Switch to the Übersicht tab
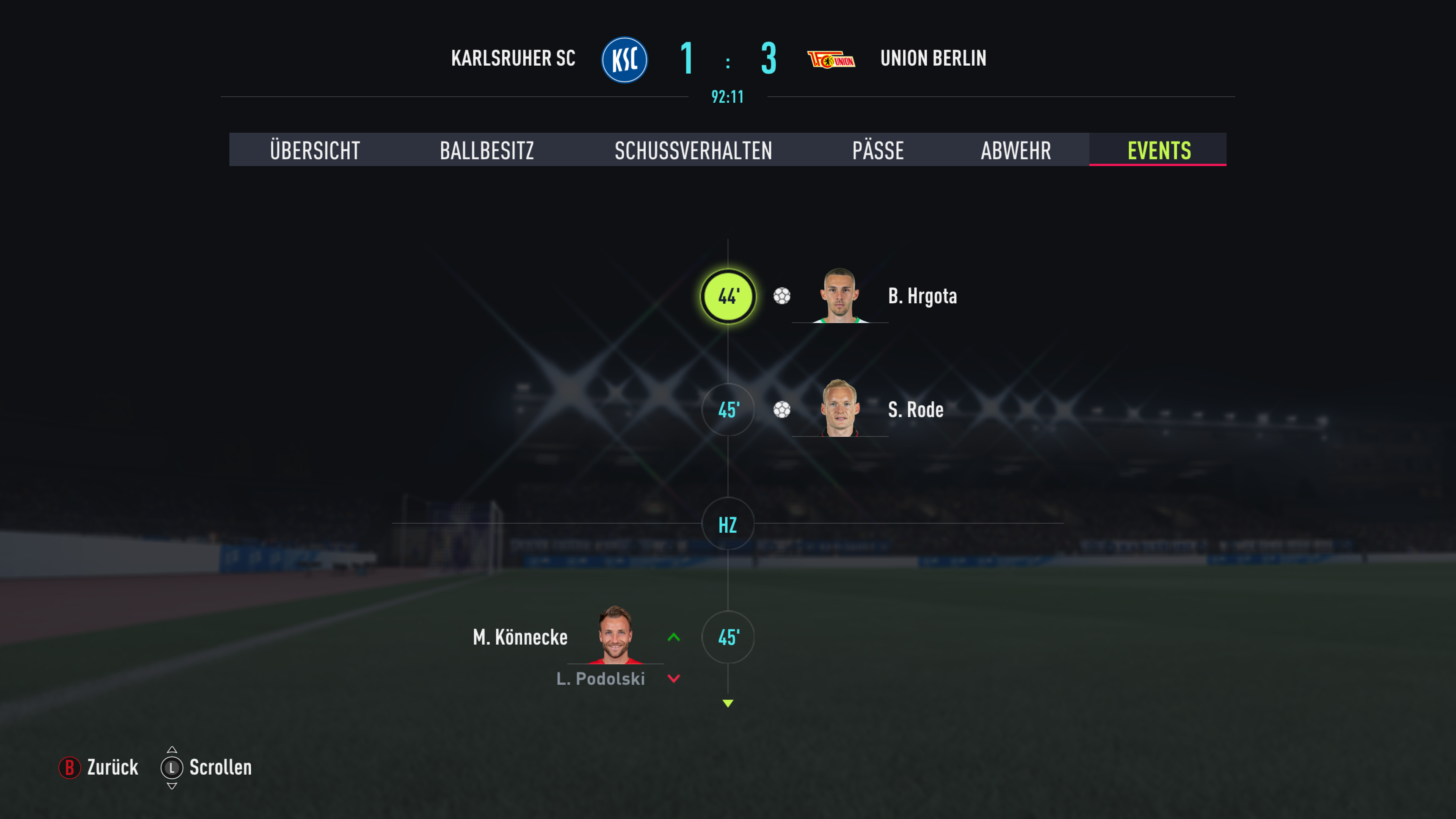Screen dimensions: 1456x819 coord(315,151)
